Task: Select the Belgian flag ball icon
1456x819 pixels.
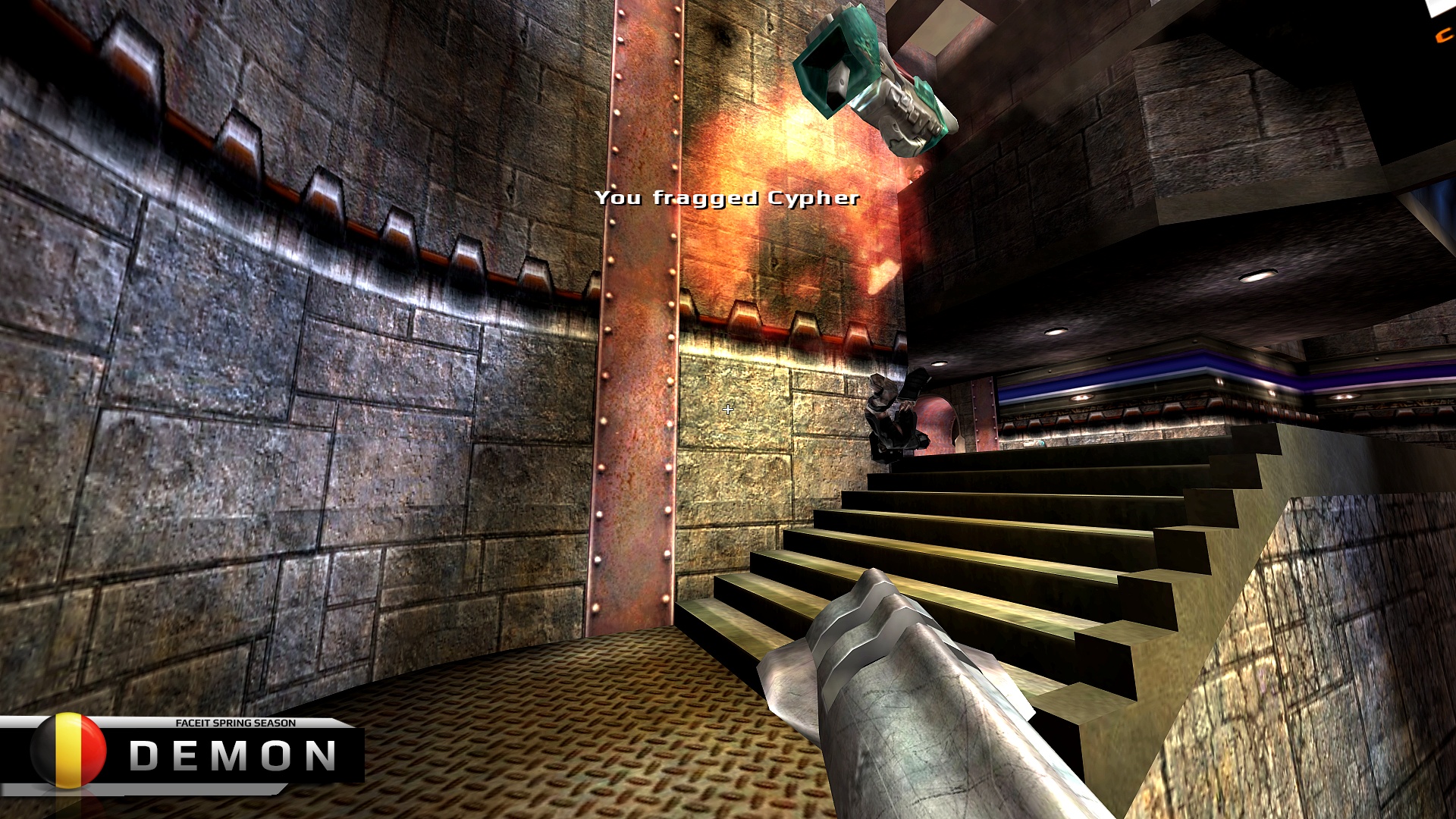Action: click(x=68, y=750)
